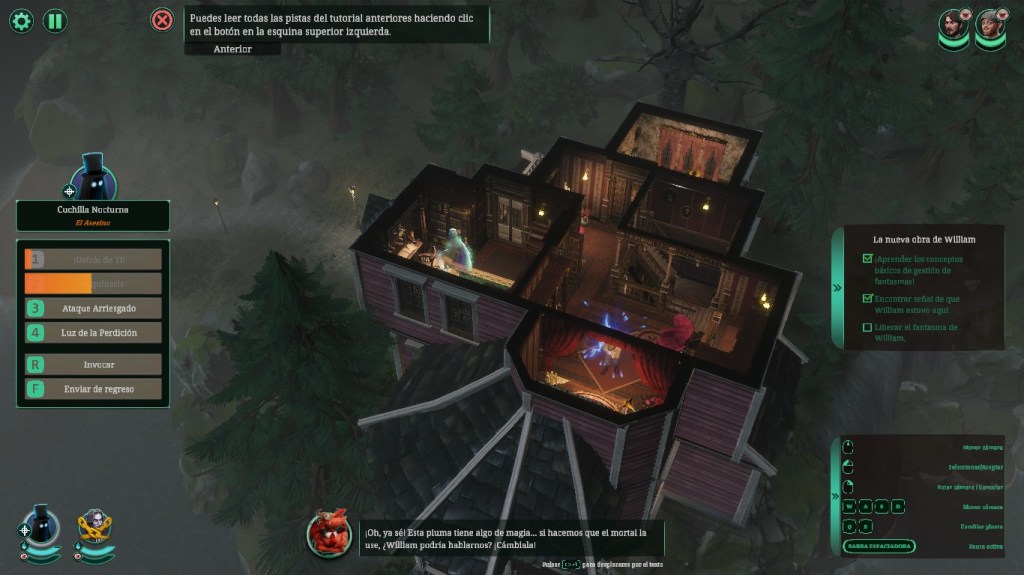Collapse the La nueva obra de William objectives panel
The height and width of the screenshot is (575, 1024).
(837, 288)
